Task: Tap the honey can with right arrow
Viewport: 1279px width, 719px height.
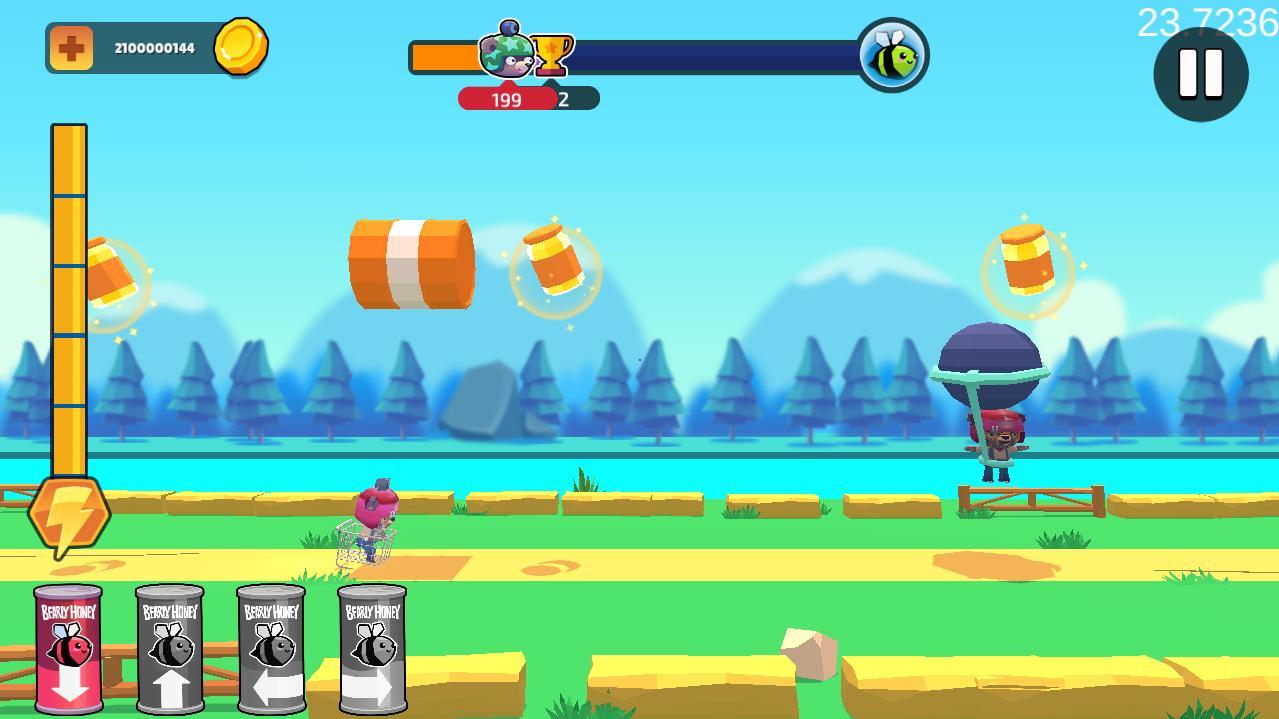Action: click(372, 649)
